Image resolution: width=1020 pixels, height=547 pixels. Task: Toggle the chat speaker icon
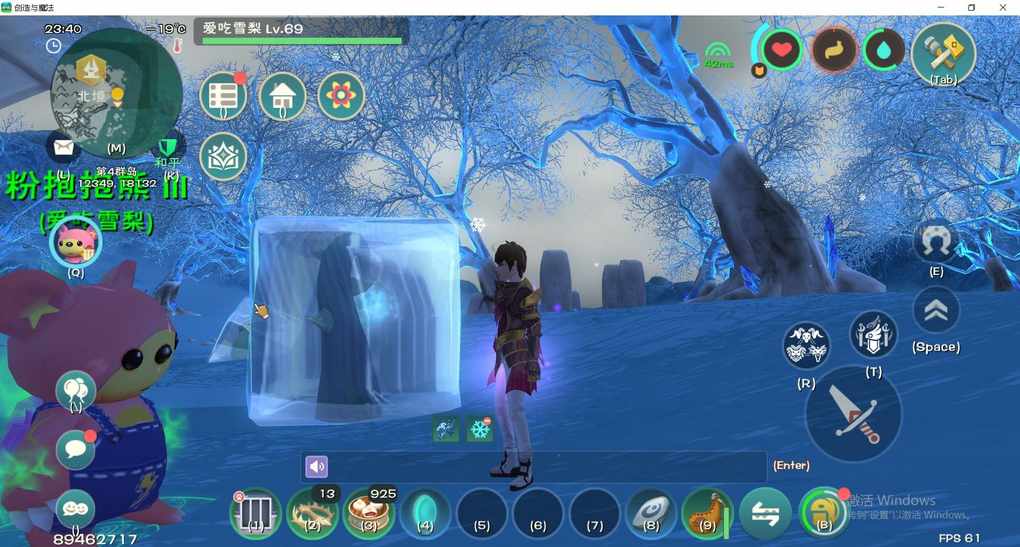[x=317, y=466]
